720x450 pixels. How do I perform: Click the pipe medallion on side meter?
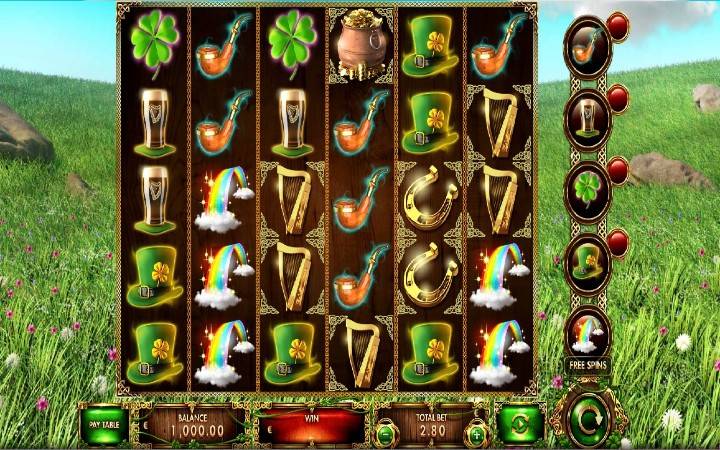pyautogui.click(x=587, y=47)
